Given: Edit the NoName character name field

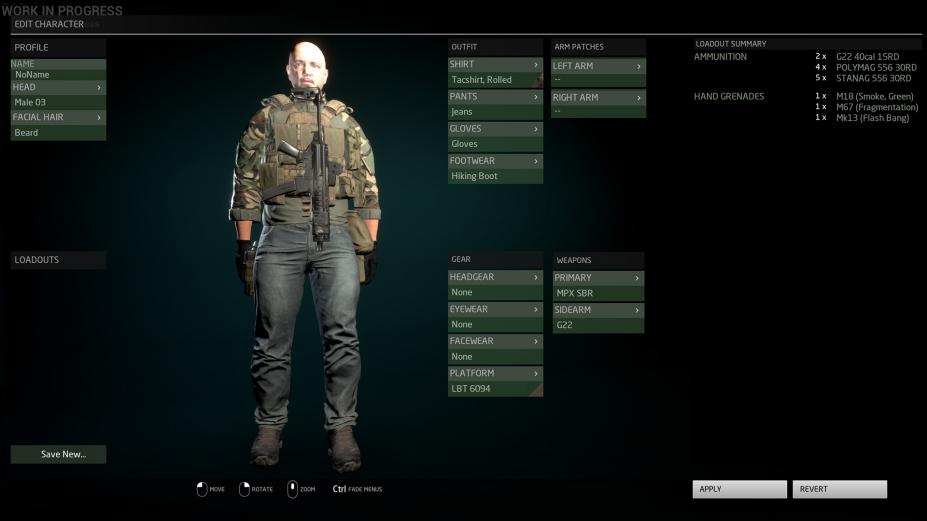Looking at the screenshot, I should 58,75.
